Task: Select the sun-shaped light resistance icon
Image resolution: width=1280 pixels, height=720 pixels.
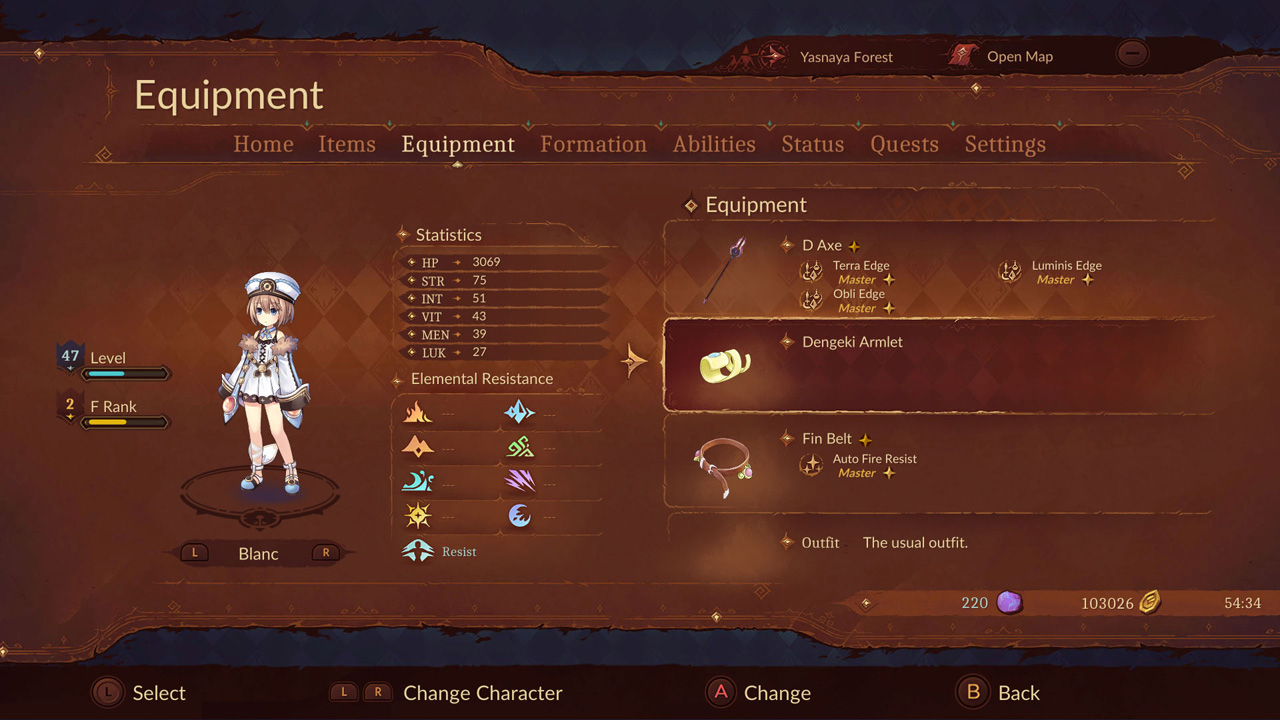Action: point(418,515)
